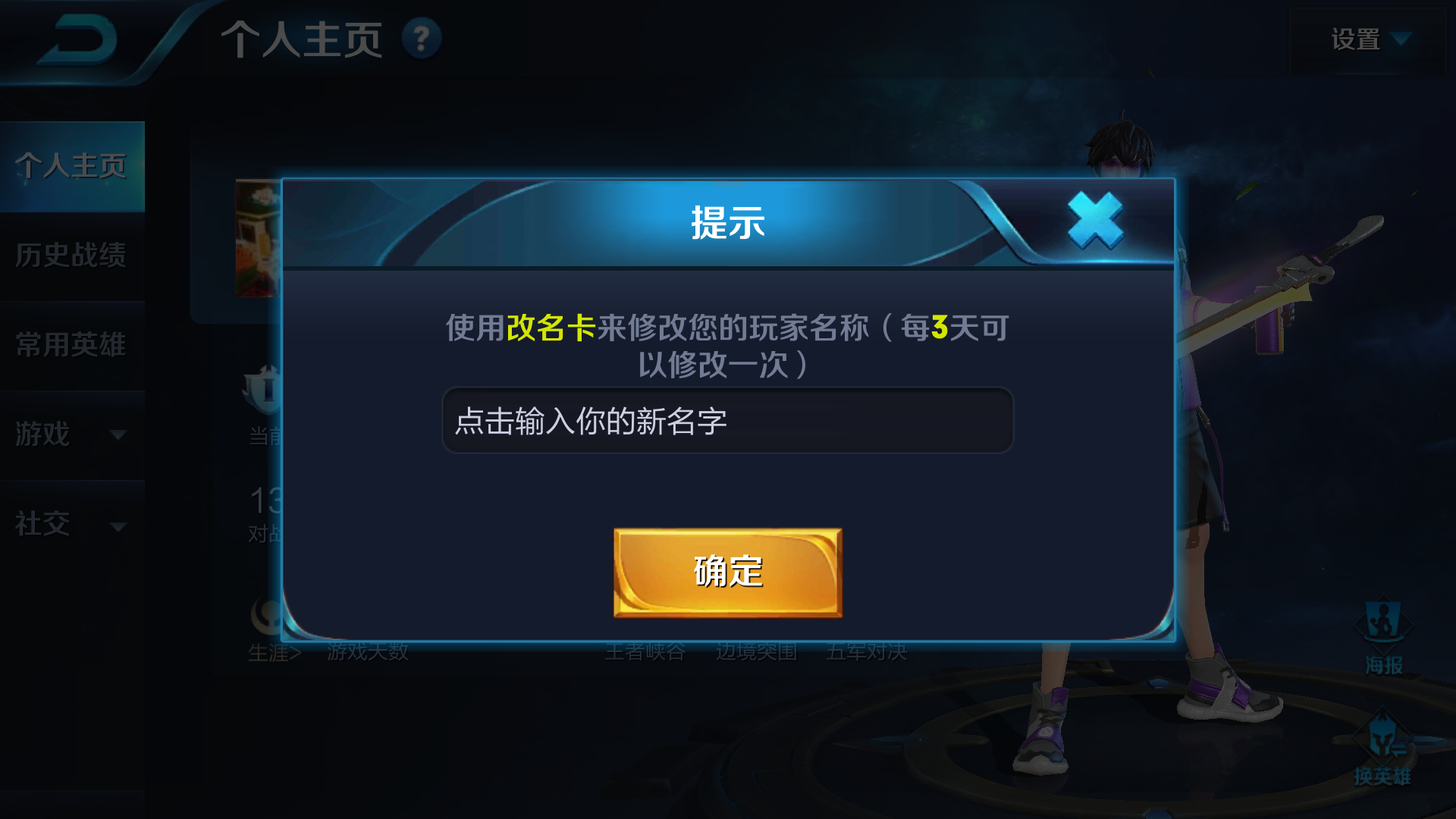1456x819 pixels.
Task: Expand the 社交 sidebar dropdown
Action: tap(72, 524)
